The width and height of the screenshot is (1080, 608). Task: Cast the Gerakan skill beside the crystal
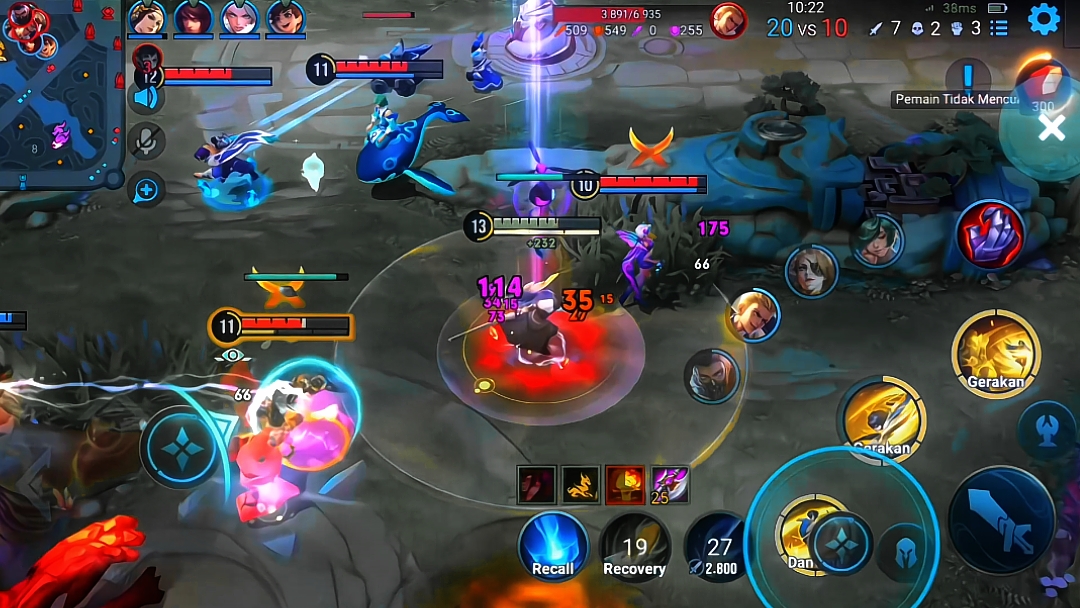pos(996,353)
